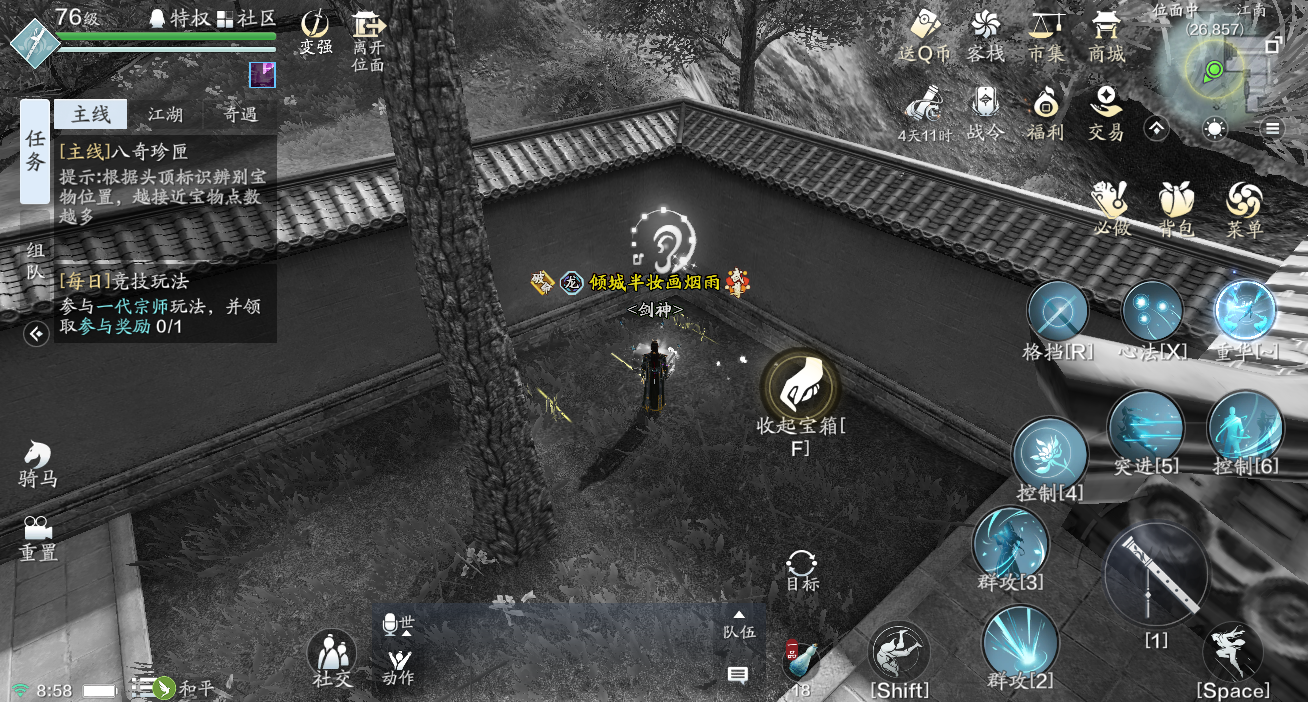The height and width of the screenshot is (702, 1308).
Task: Open the 客栈 inn icon
Action: (985, 35)
